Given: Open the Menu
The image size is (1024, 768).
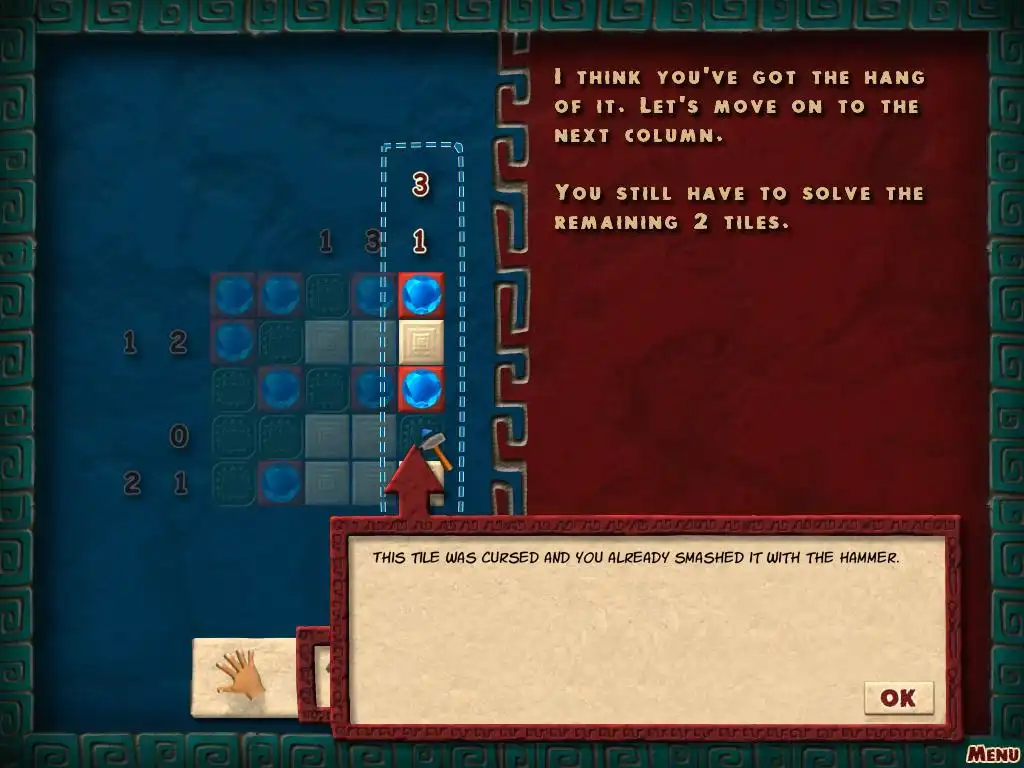Looking at the screenshot, I should click(x=992, y=754).
